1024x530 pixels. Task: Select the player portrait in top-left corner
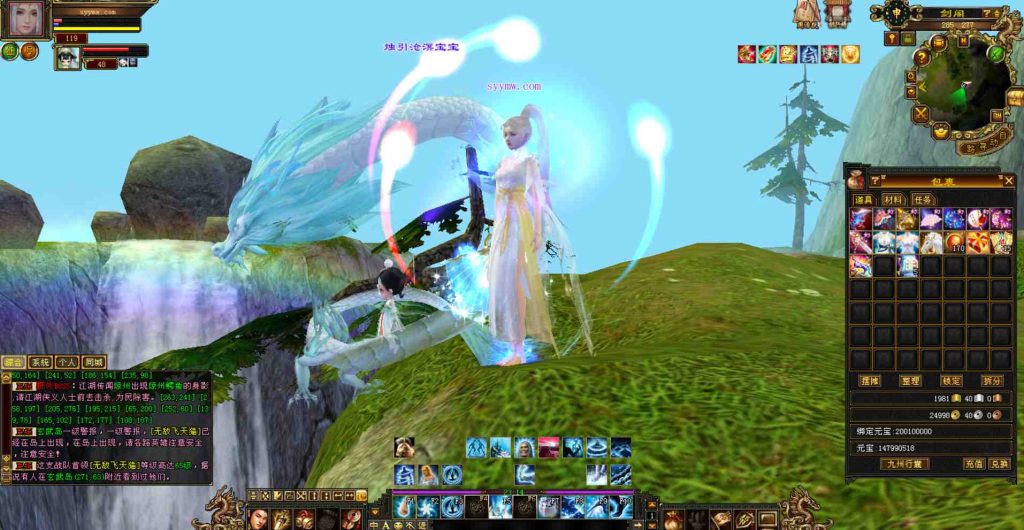point(25,20)
